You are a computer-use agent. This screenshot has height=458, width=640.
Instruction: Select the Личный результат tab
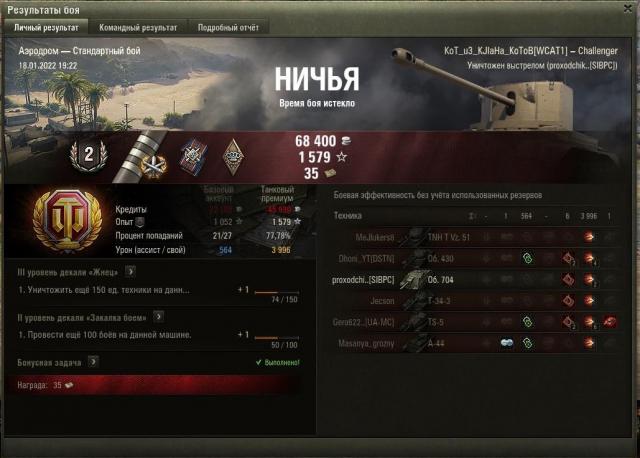(x=45, y=27)
